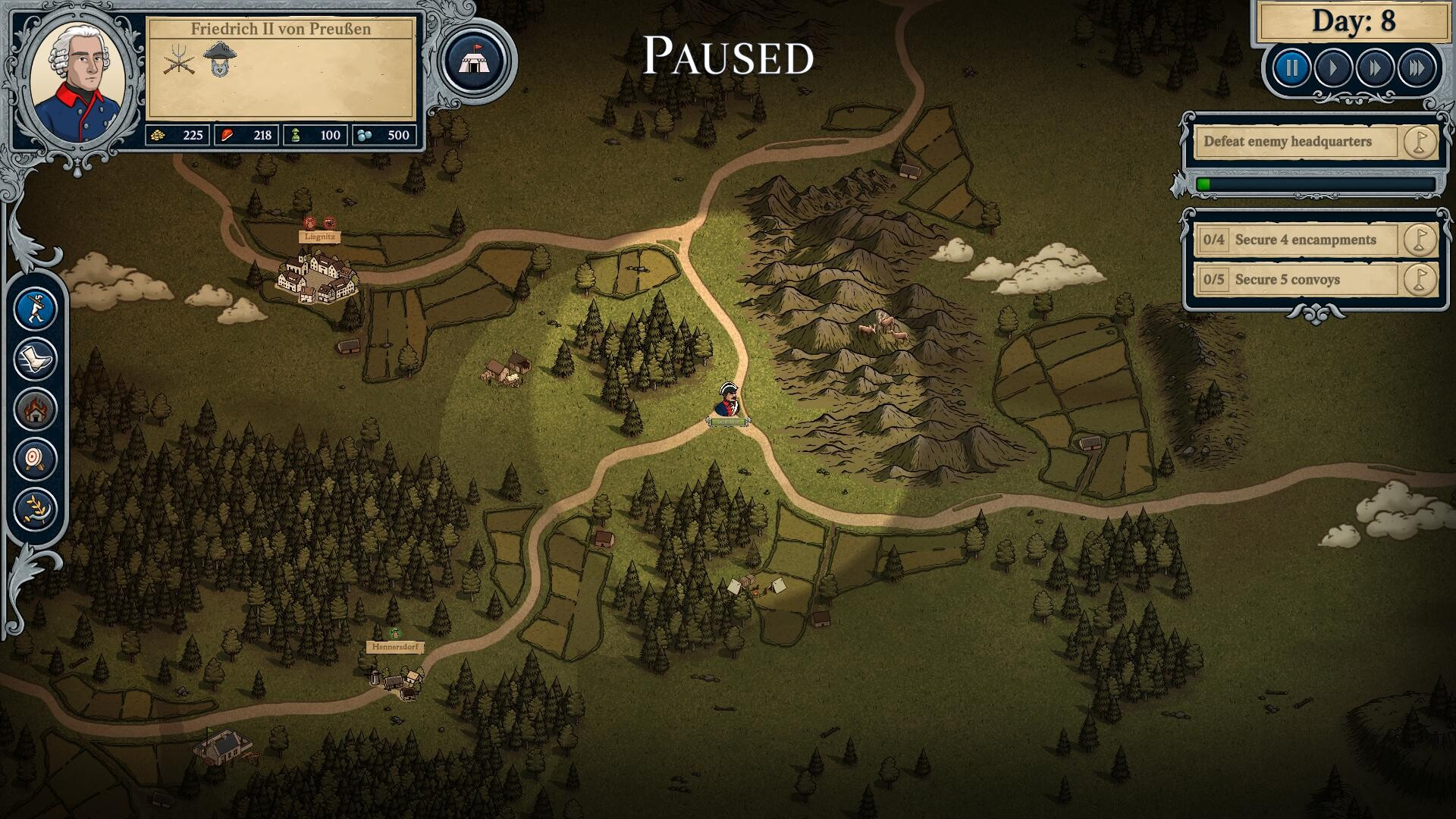The height and width of the screenshot is (819, 1456).
Task: Activate the burning house order
Action: click(36, 409)
